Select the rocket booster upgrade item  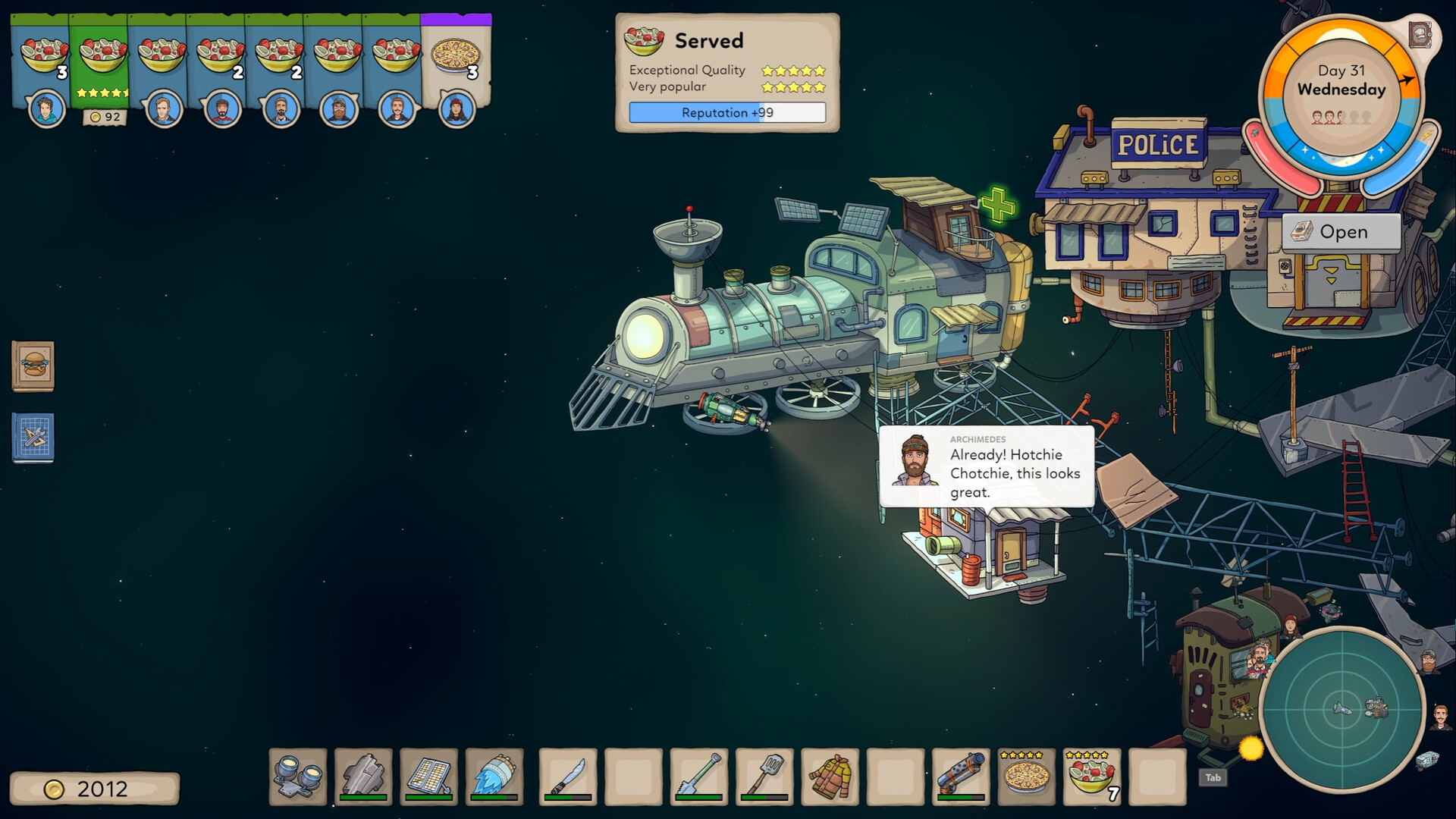[x=495, y=777]
